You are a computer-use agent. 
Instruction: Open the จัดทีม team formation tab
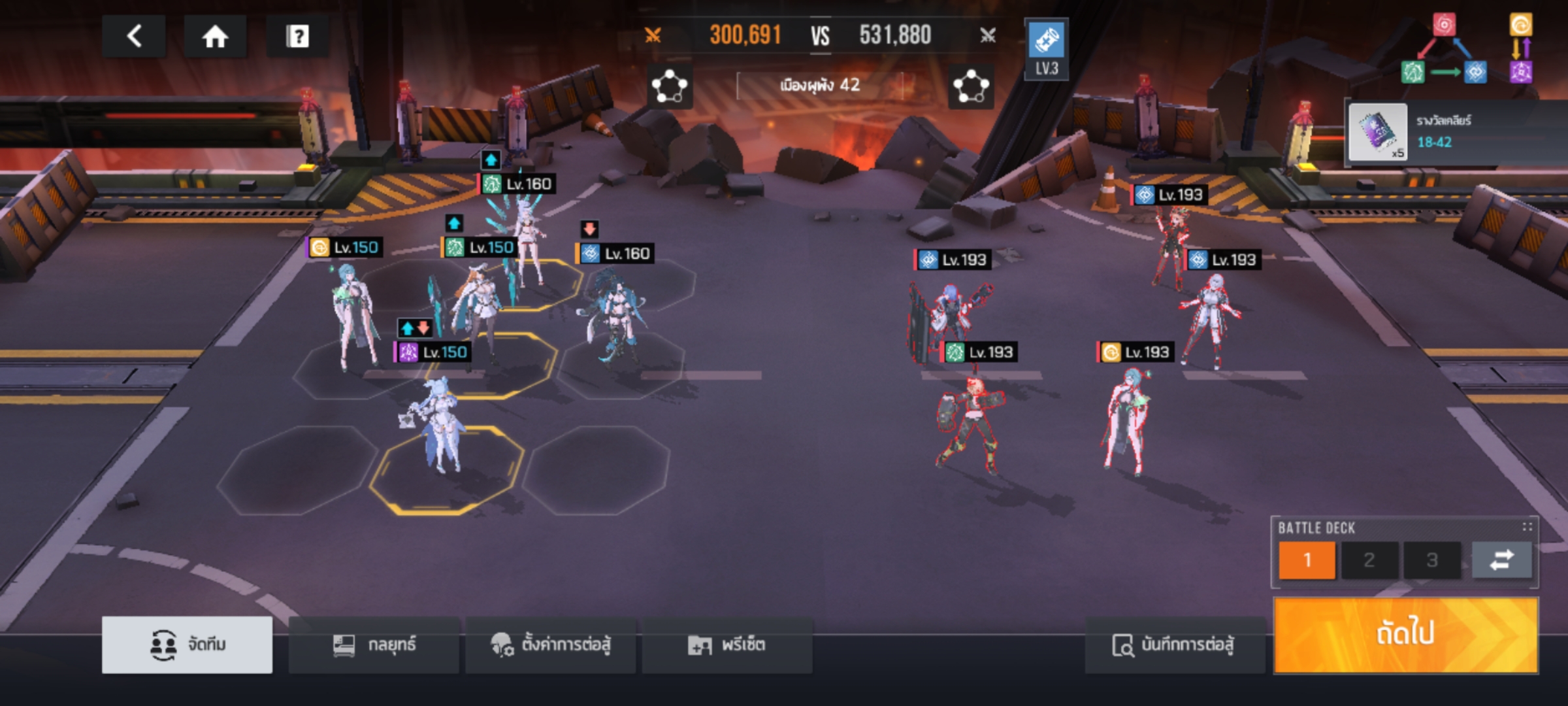pyautogui.click(x=188, y=645)
